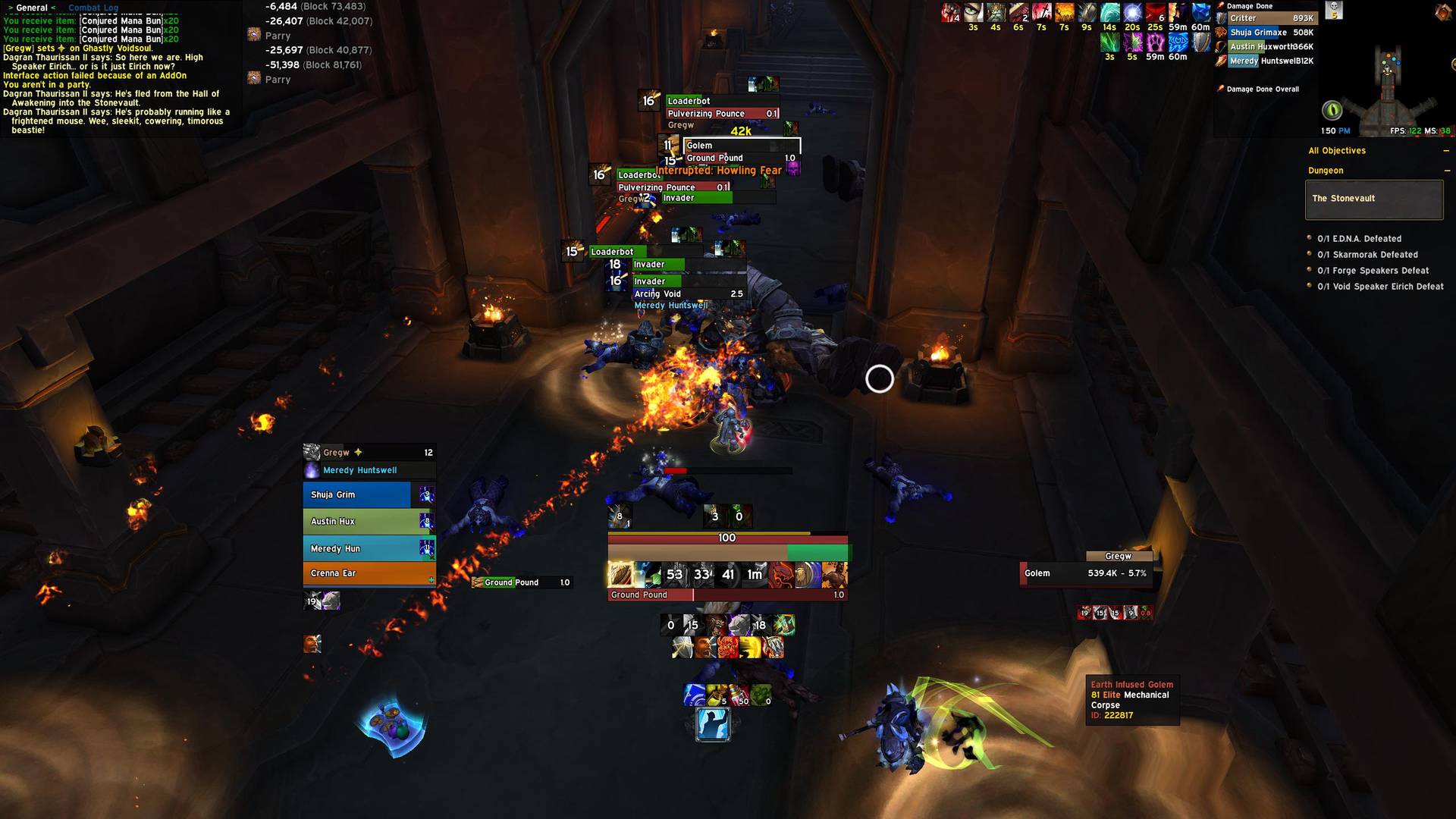Use the red potion with 50 charges
The height and width of the screenshot is (819, 1456).
pos(739,695)
